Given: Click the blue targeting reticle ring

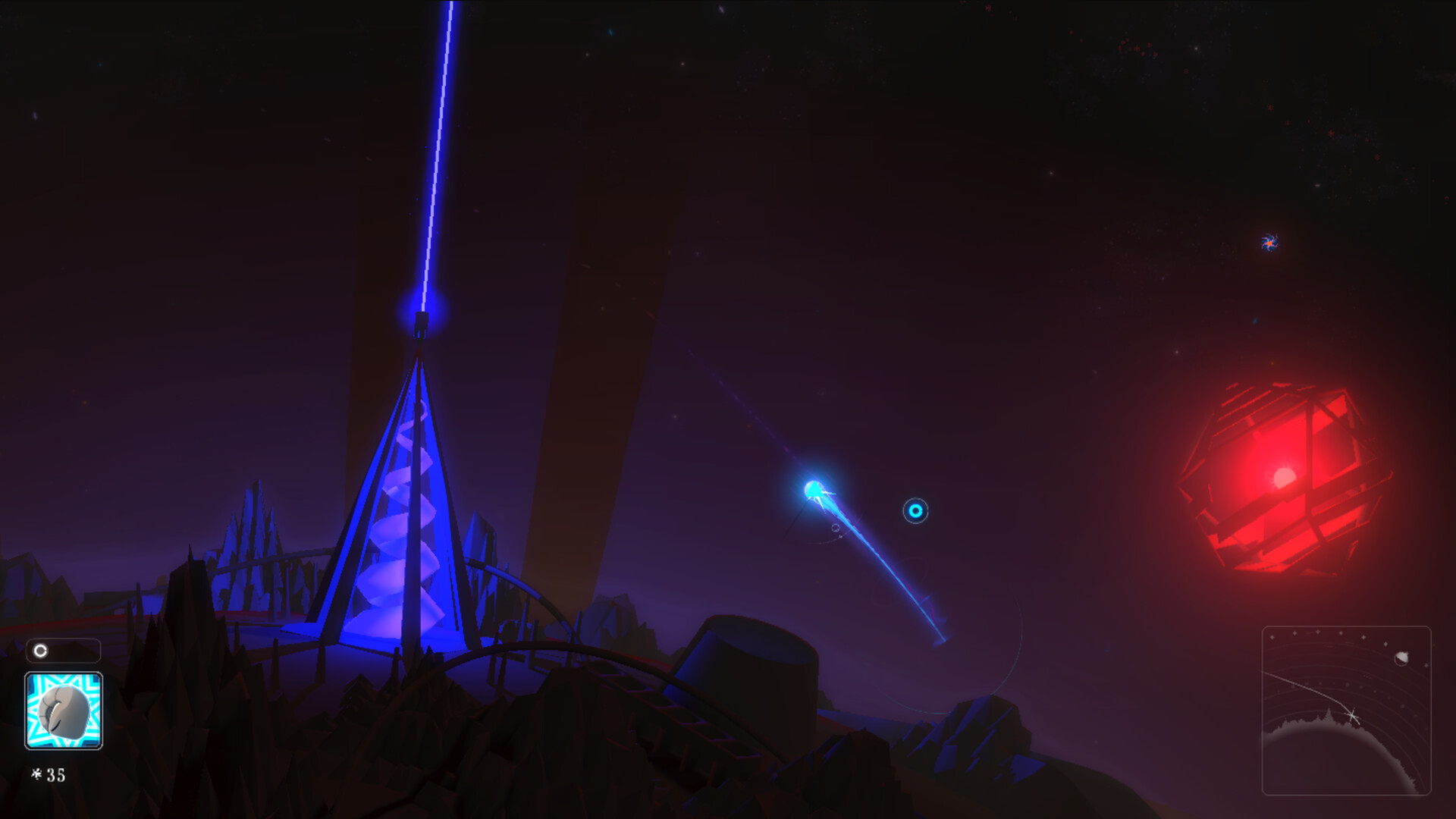Looking at the screenshot, I should 915,510.
